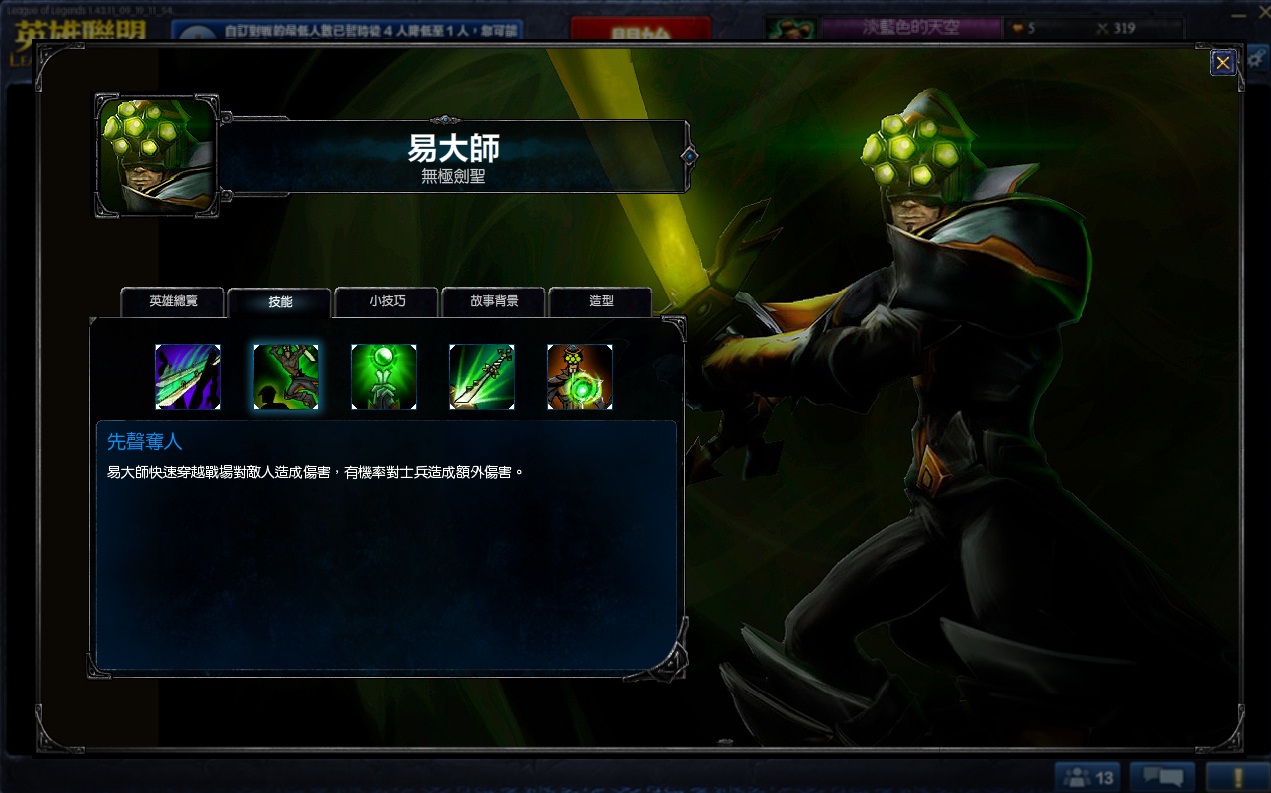Click the yellow exclamation notification button
The height and width of the screenshot is (793, 1271).
1237,777
